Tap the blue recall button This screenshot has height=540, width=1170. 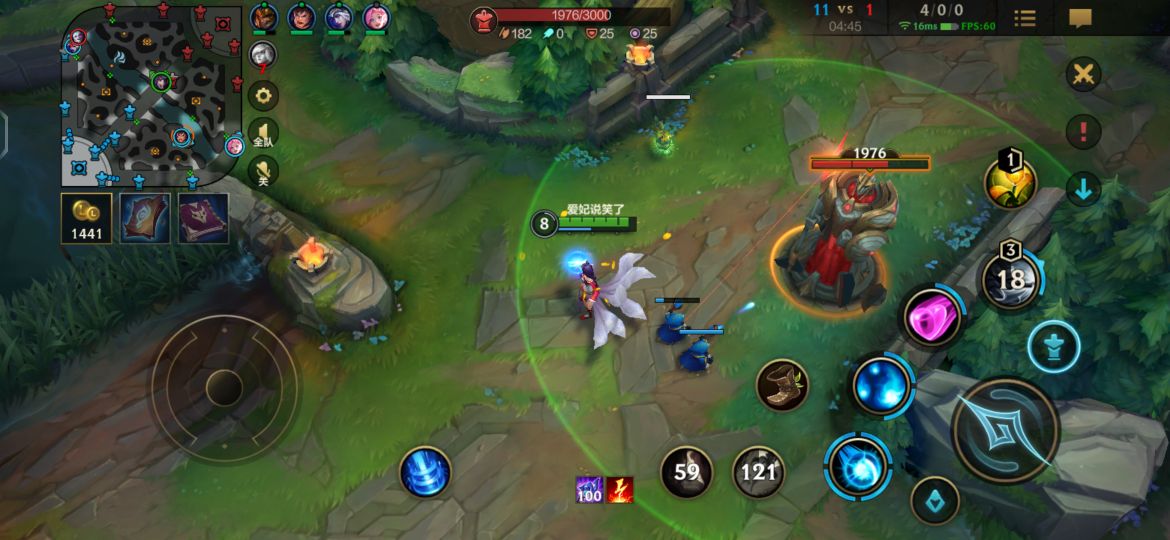pos(425,471)
